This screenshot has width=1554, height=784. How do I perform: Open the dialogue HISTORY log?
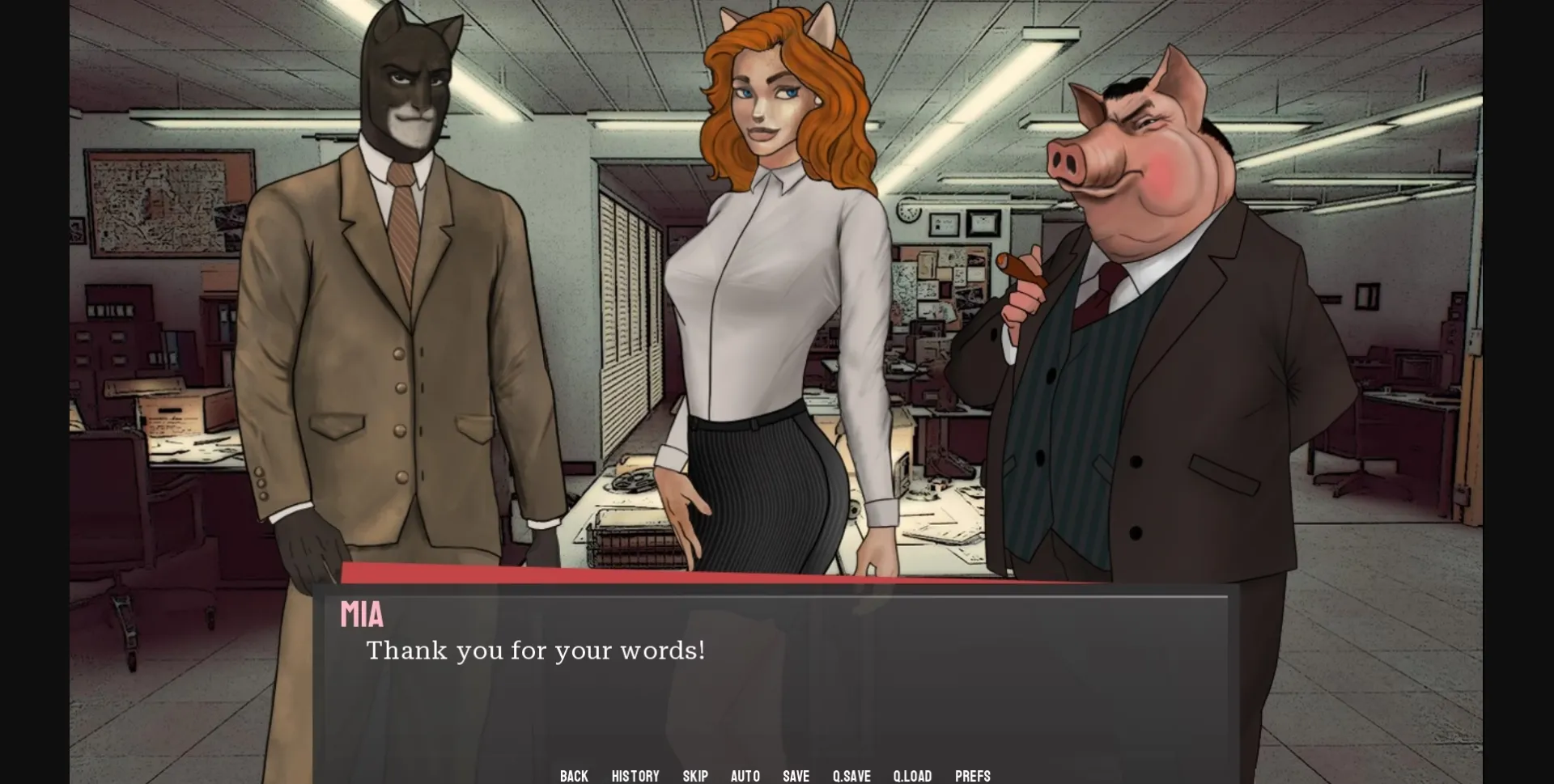tap(635, 775)
